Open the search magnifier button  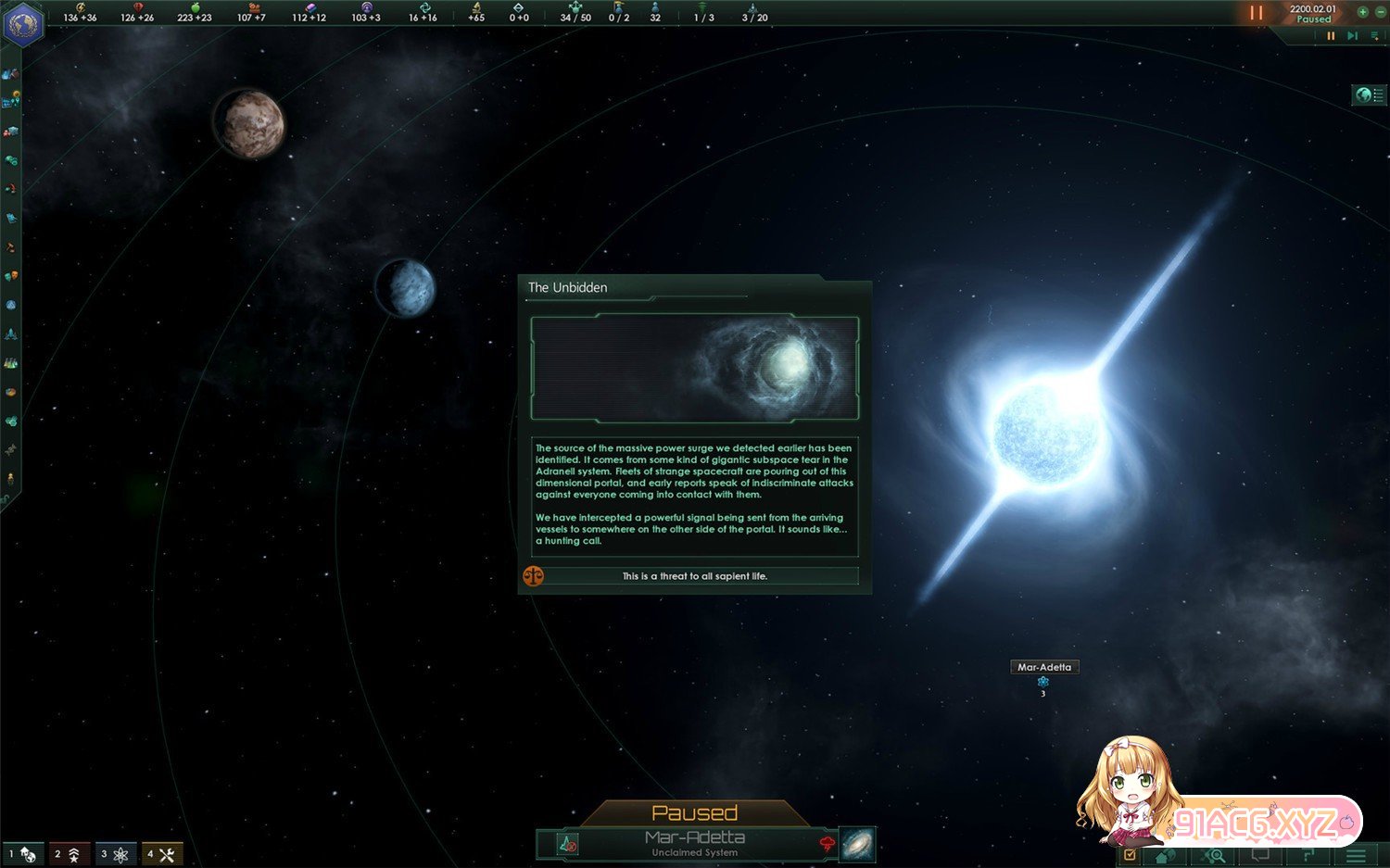click(1214, 856)
